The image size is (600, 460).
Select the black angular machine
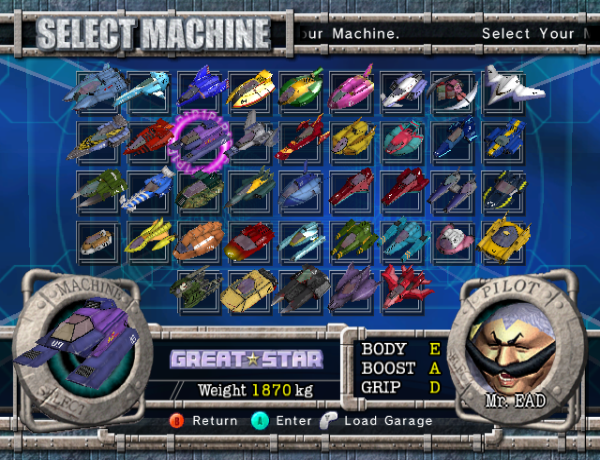[301, 288]
